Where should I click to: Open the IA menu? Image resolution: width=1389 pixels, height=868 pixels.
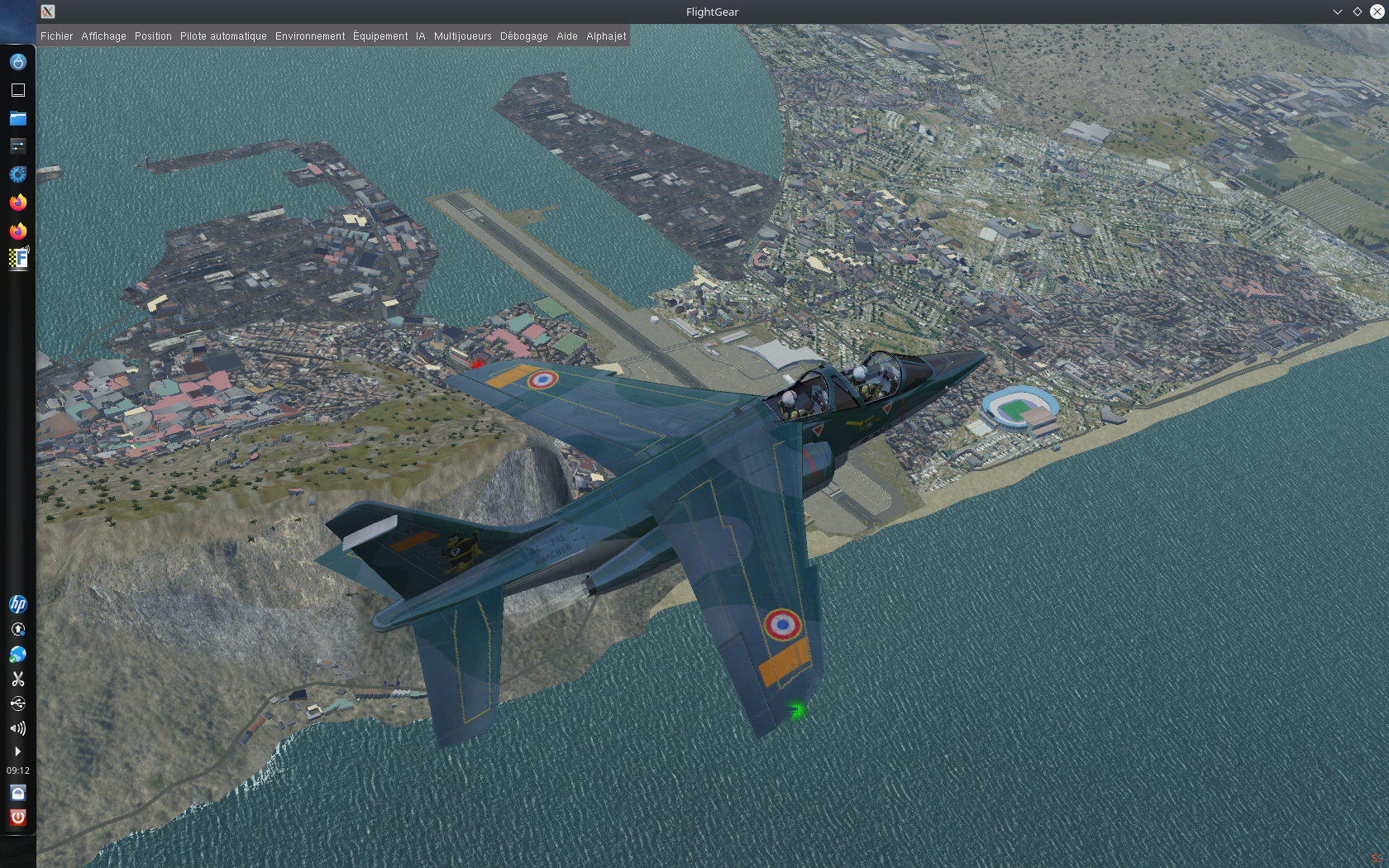click(x=420, y=36)
